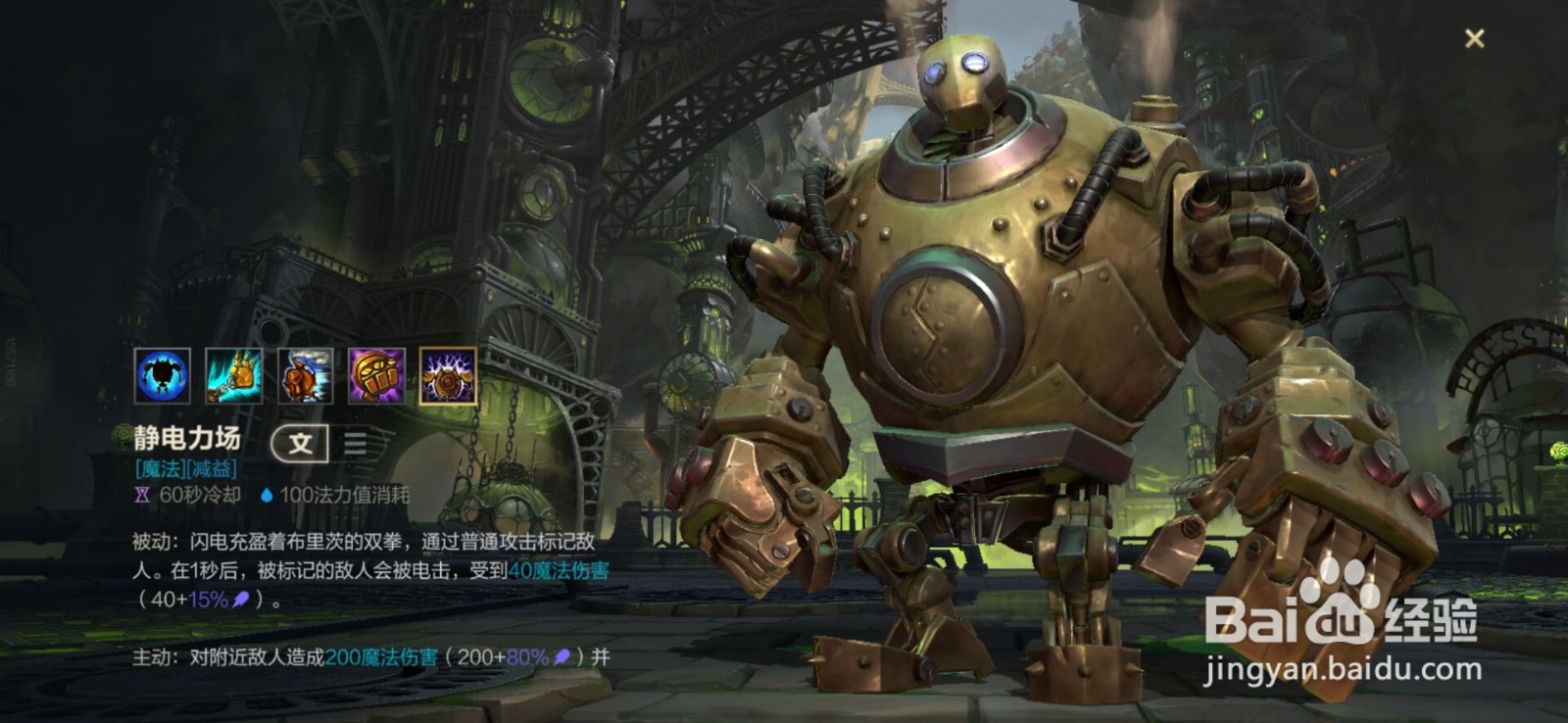
Task: Select the Static Field lightning ability icon
Action: (448, 376)
